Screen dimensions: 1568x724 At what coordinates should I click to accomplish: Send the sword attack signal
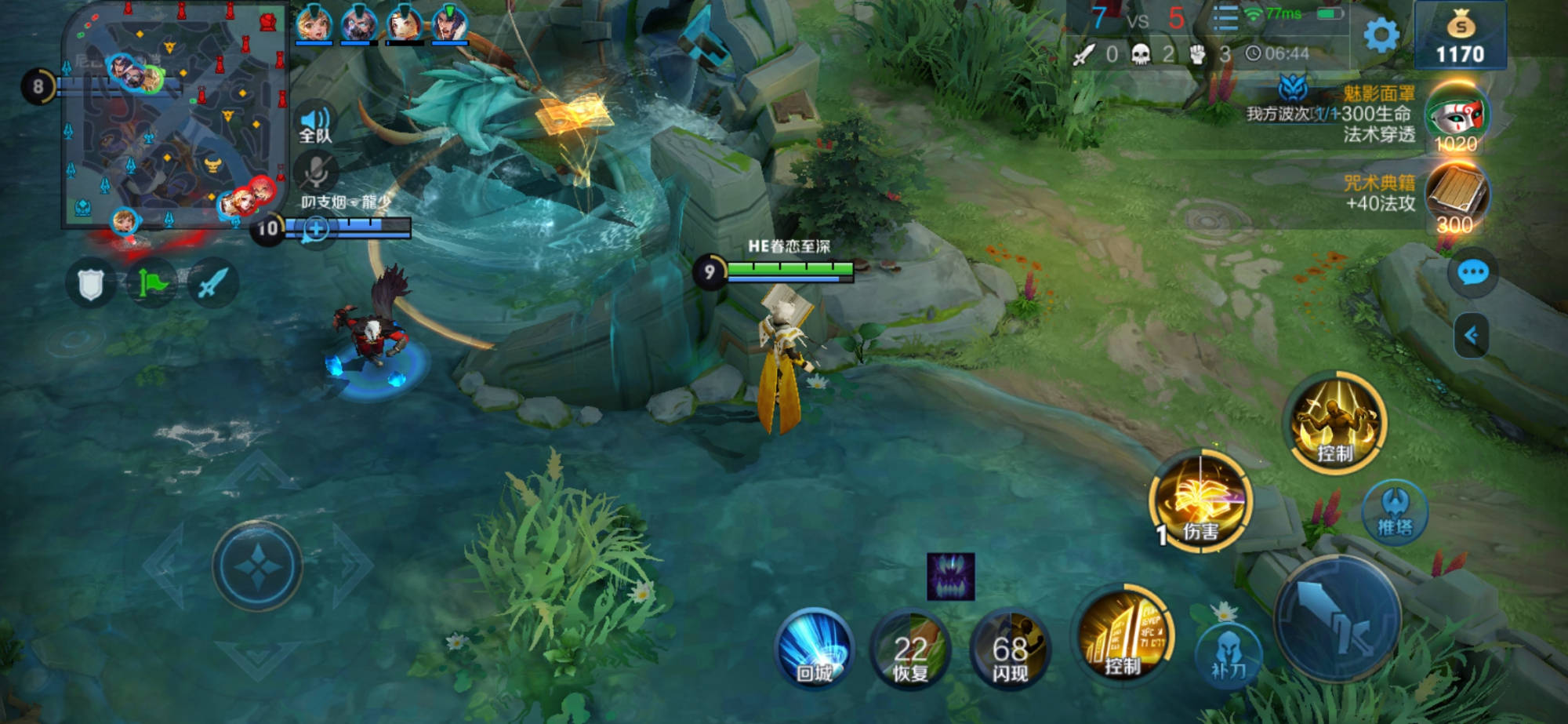212,283
